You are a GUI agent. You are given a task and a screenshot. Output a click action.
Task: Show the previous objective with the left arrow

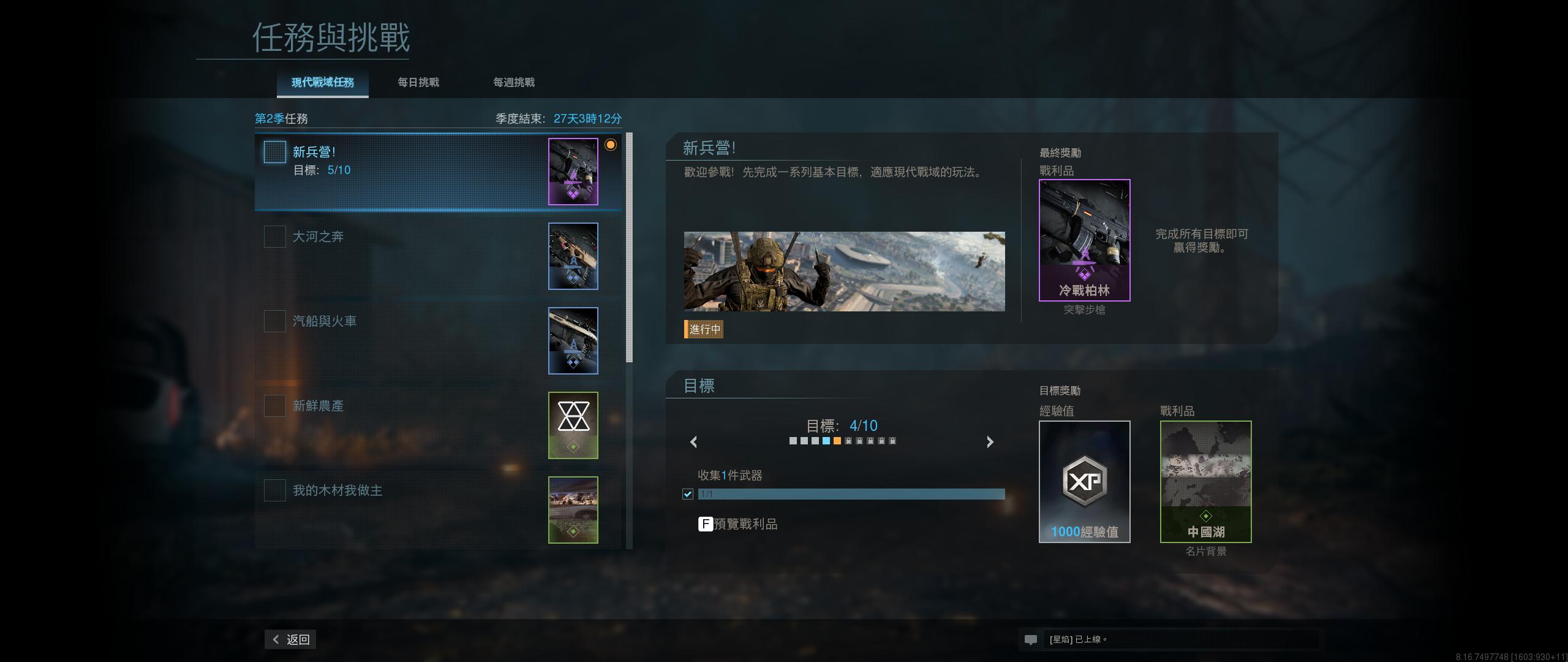tap(694, 442)
